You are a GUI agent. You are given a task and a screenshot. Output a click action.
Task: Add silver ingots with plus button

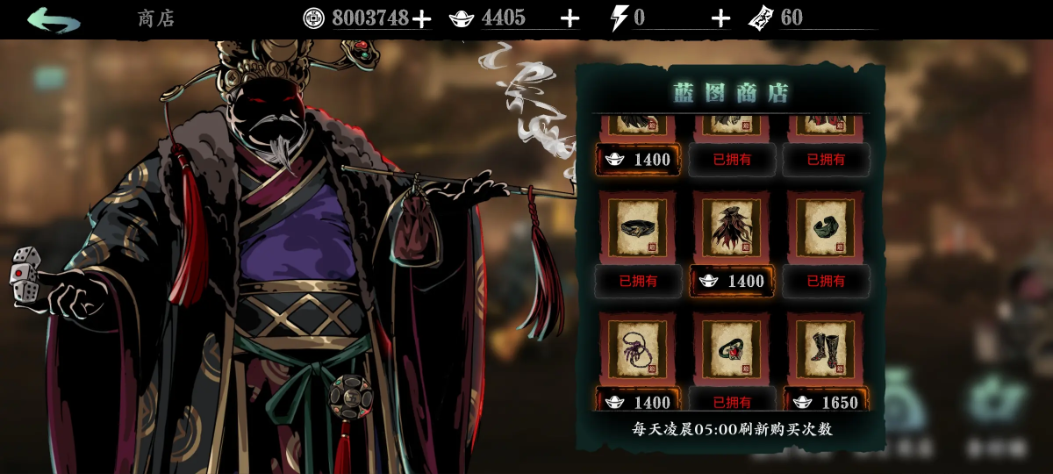pos(570,18)
